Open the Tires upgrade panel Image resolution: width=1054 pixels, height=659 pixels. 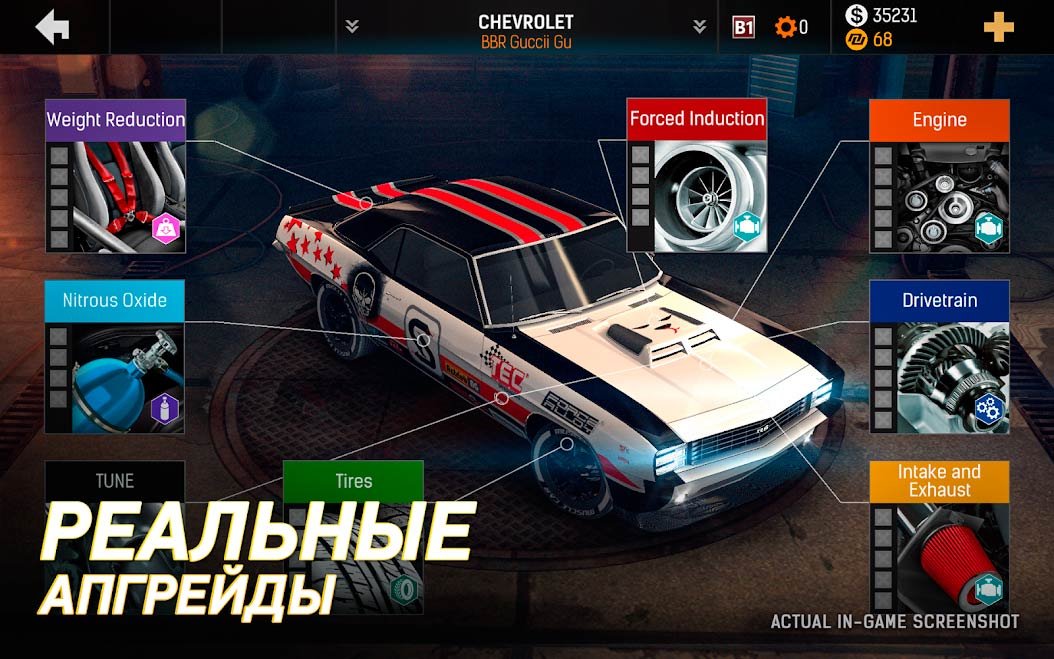coord(353,538)
